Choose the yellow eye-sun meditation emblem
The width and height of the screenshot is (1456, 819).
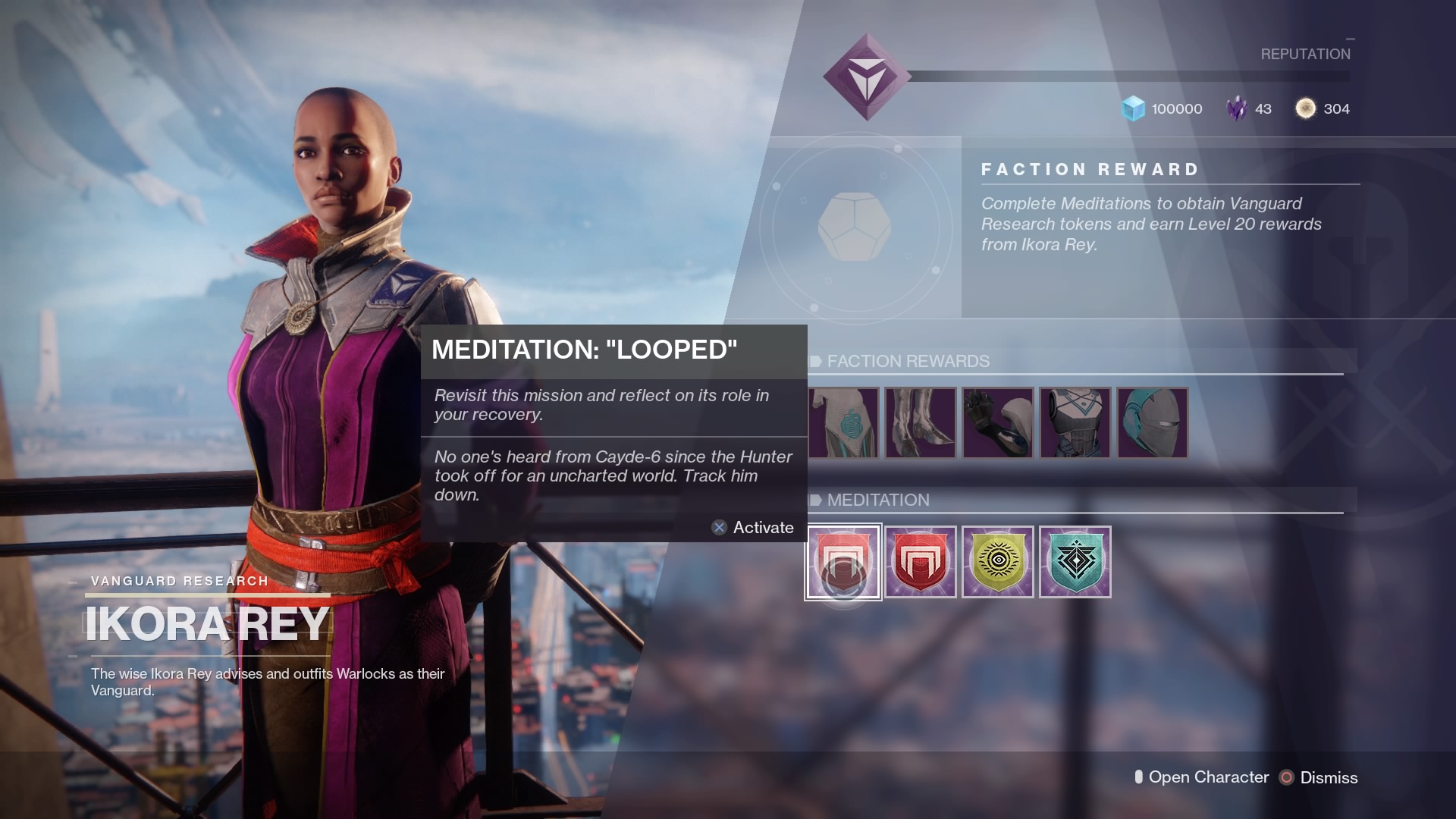tap(997, 562)
